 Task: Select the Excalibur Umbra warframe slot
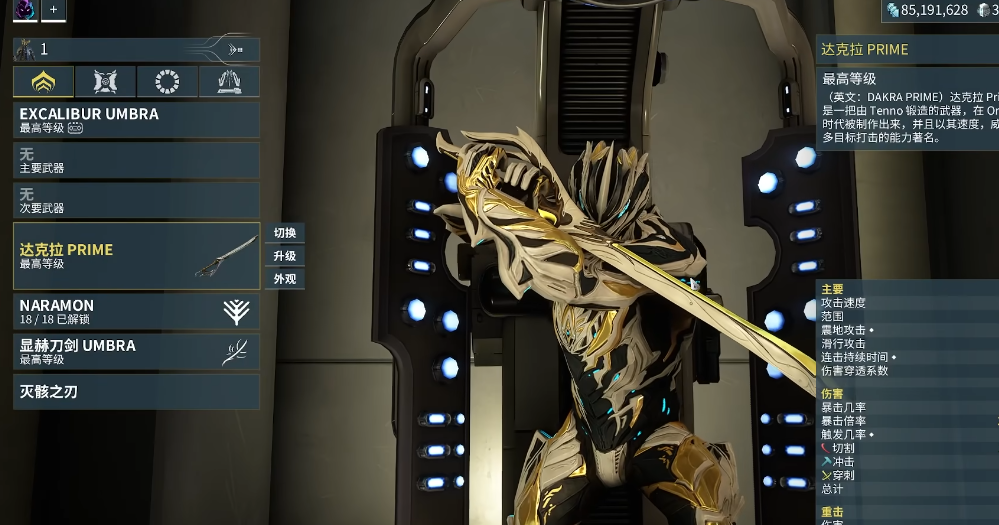[136, 120]
